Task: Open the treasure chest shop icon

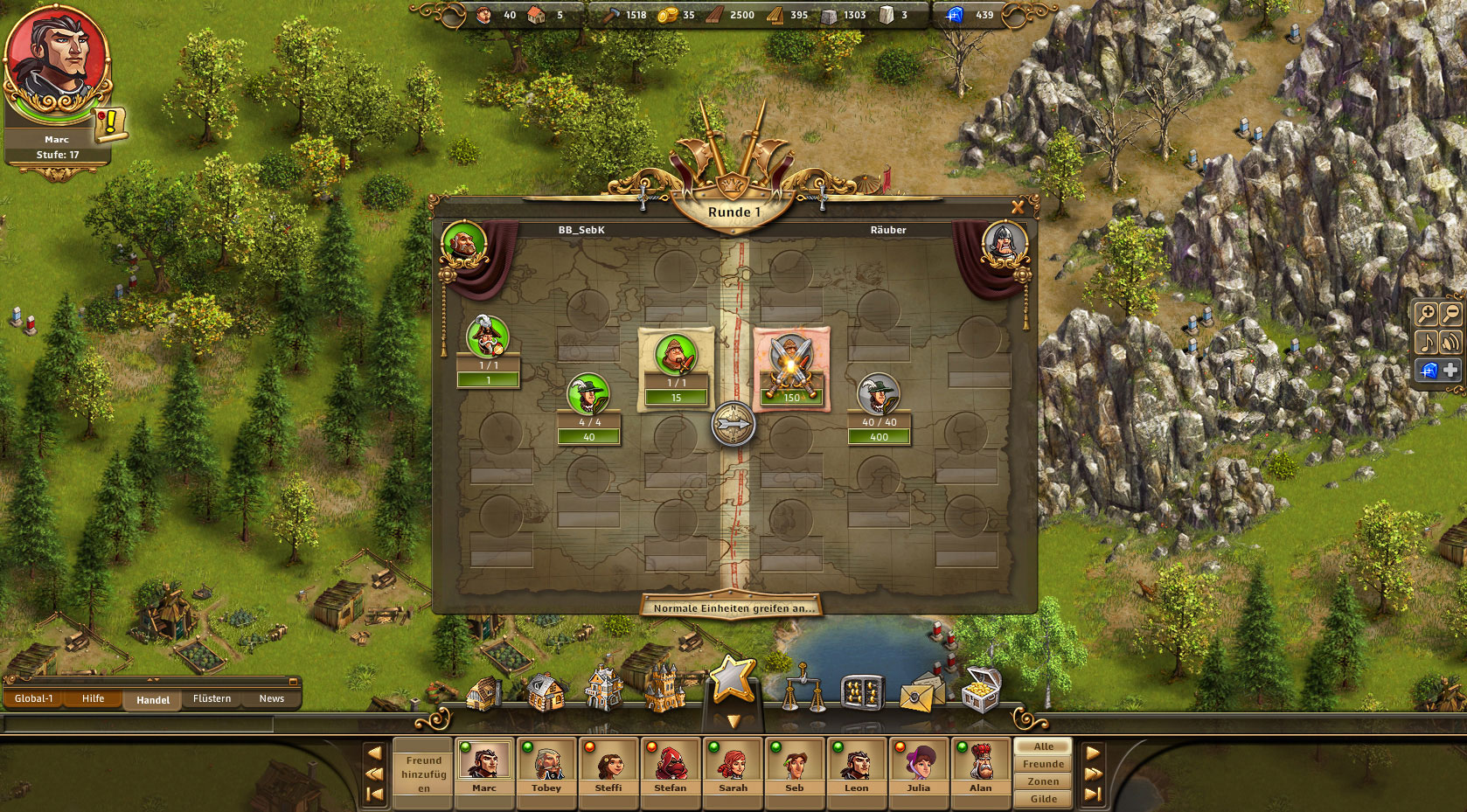Action: [980, 691]
